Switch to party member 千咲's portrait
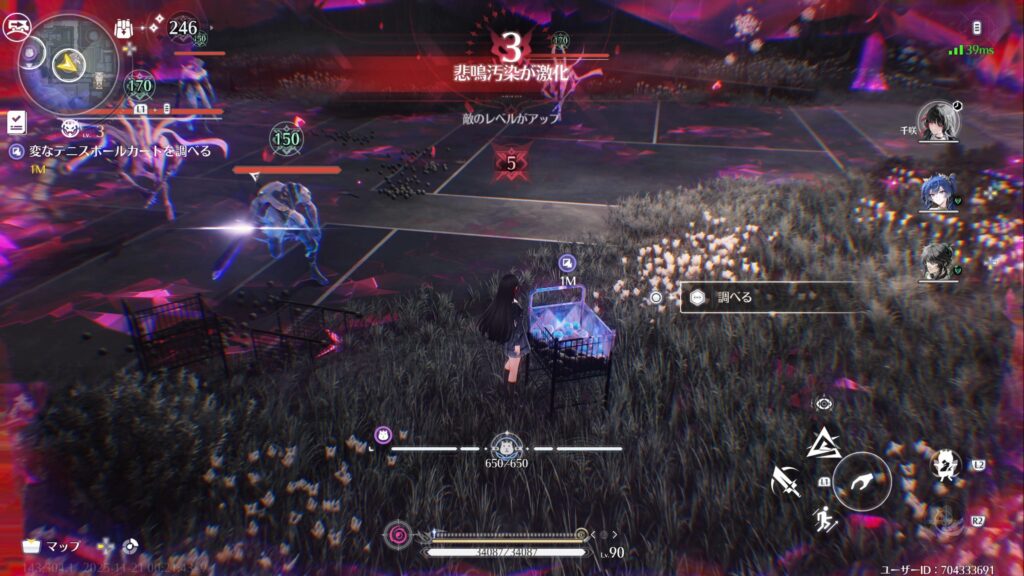The height and width of the screenshot is (576, 1024). [939, 120]
